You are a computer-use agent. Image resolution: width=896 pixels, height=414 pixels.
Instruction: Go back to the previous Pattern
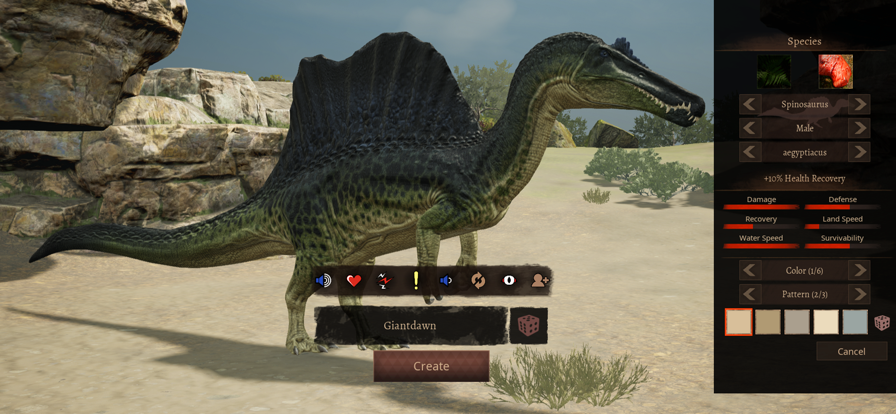(x=749, y=294)
